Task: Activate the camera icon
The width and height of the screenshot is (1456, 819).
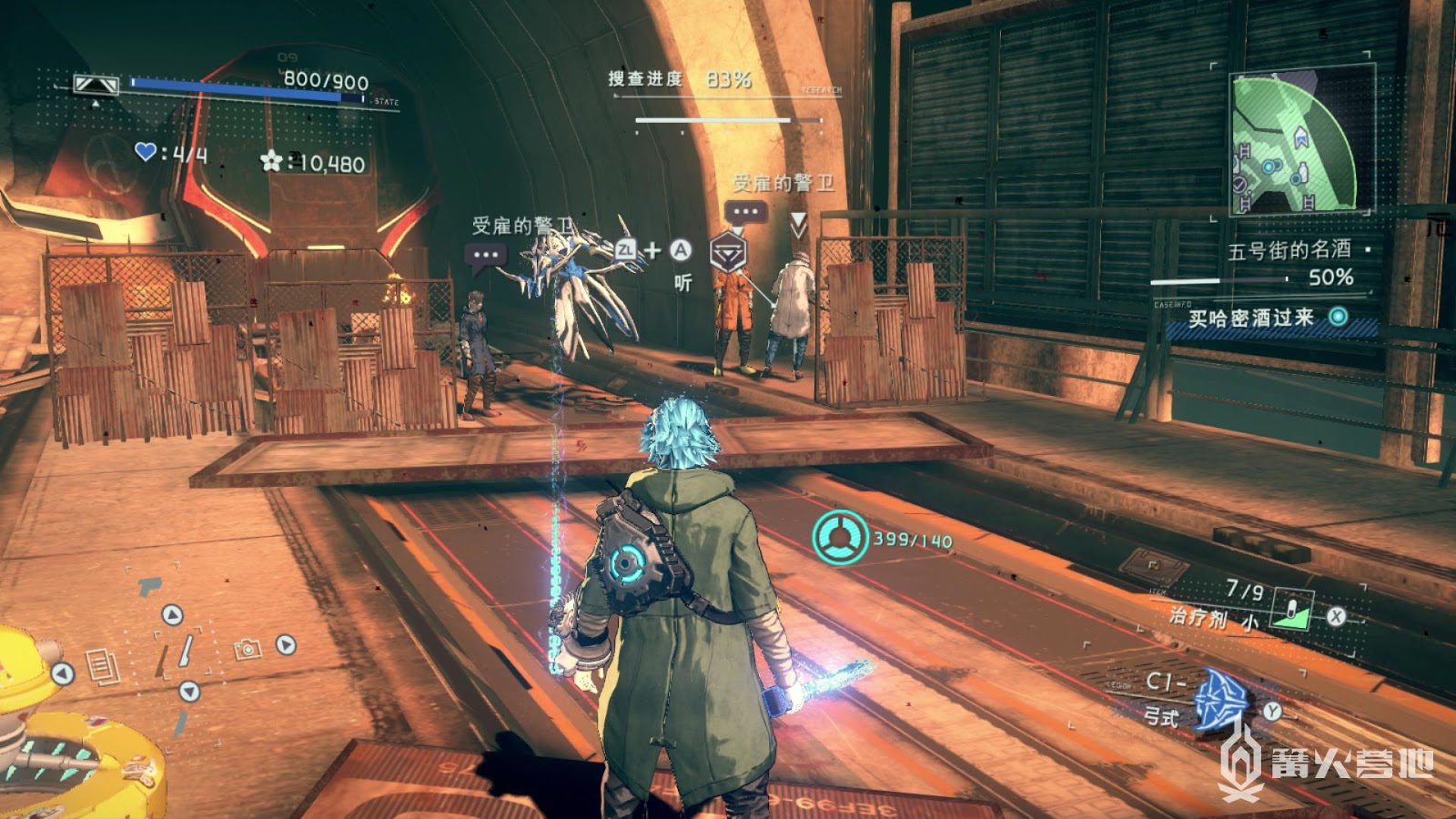Action: coord(248,648)
